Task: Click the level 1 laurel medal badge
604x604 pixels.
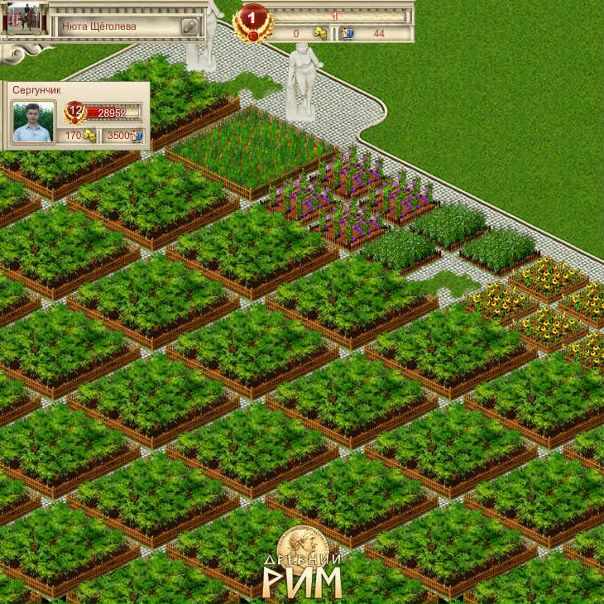Action: click(252, 20)
